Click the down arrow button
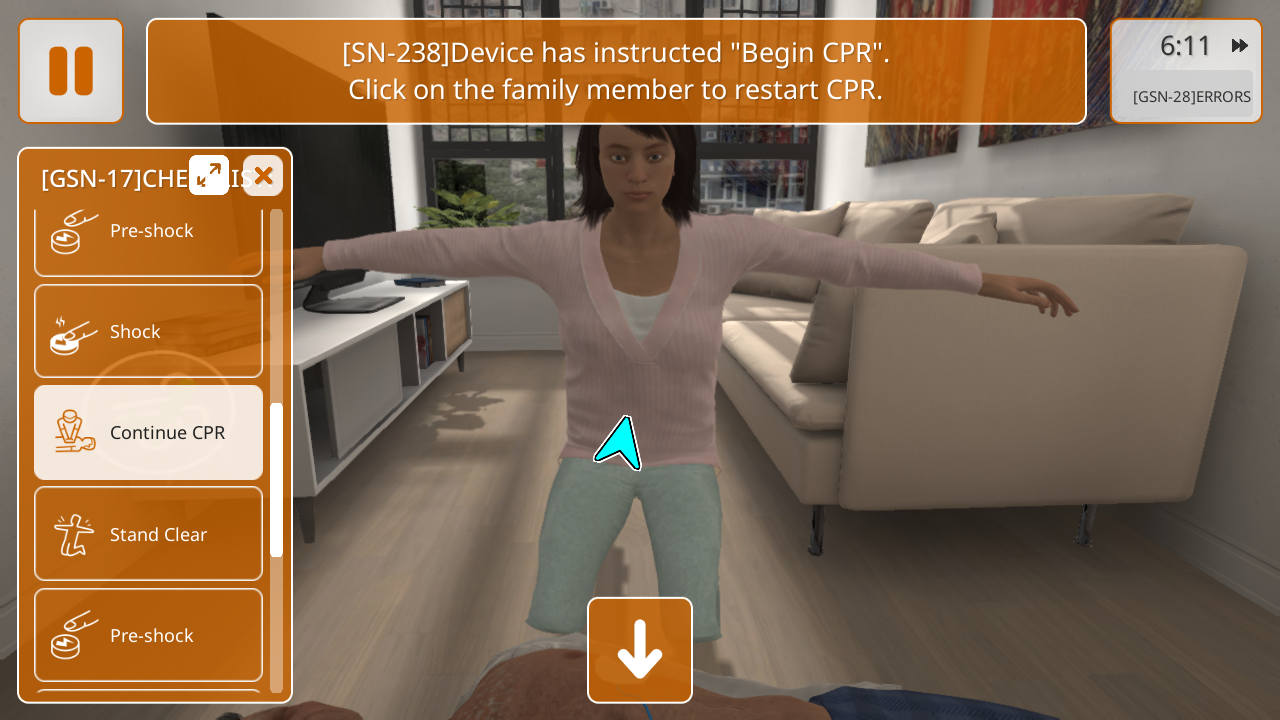The width and height of the screenshot is (1280, 720). click(x=640, y=650)
